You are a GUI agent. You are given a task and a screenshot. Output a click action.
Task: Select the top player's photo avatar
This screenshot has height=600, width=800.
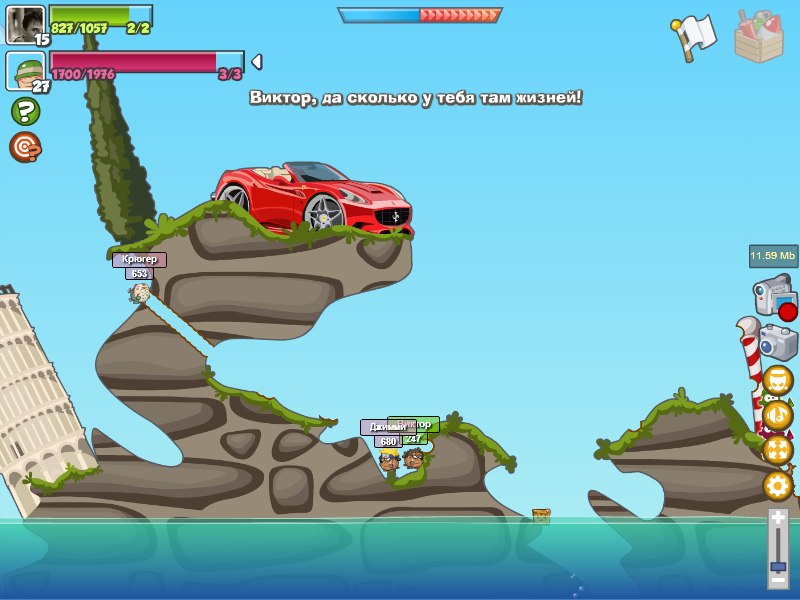tap(25, 24)
